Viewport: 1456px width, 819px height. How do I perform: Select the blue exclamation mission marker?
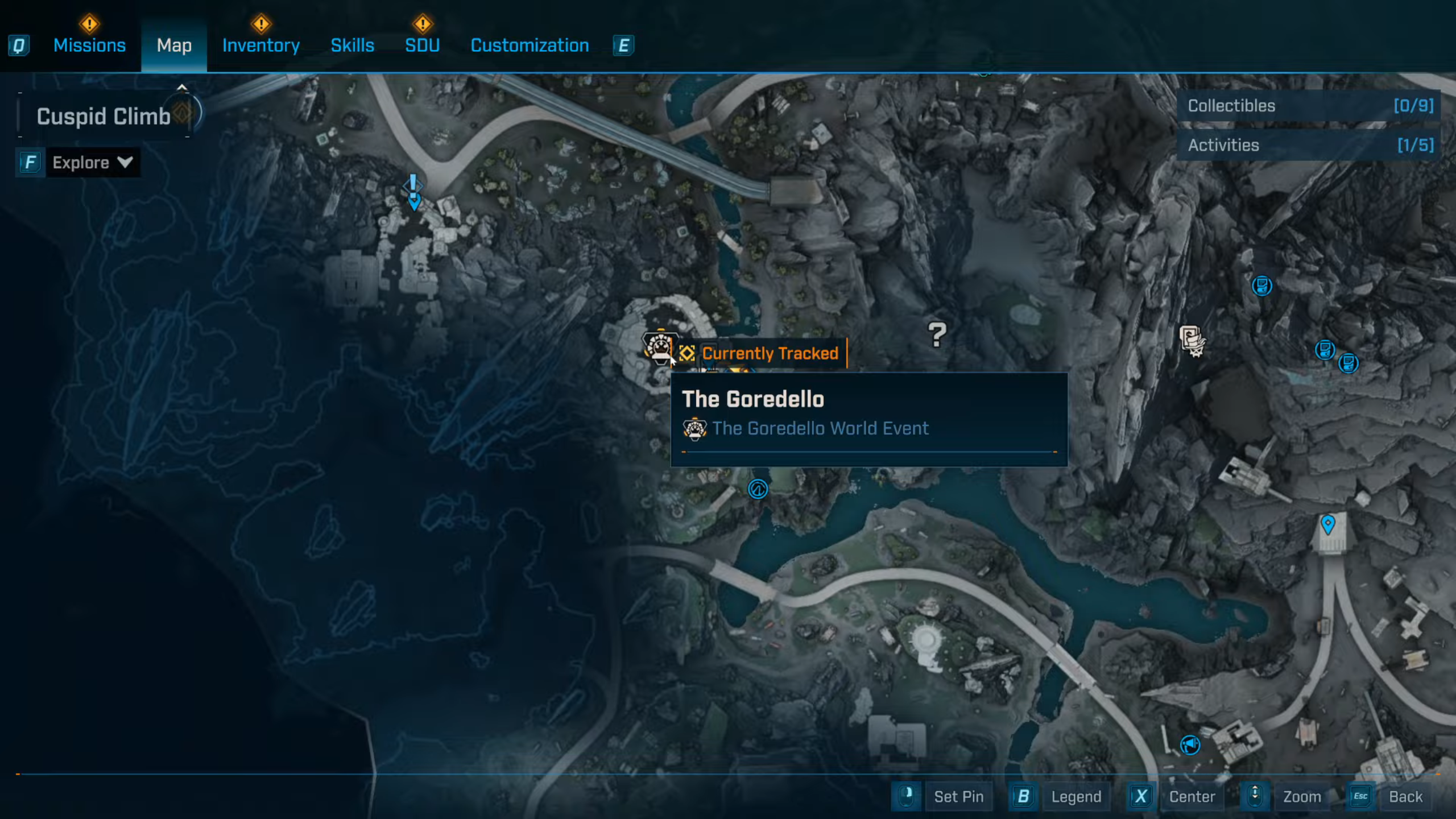[x=413, y=191]
